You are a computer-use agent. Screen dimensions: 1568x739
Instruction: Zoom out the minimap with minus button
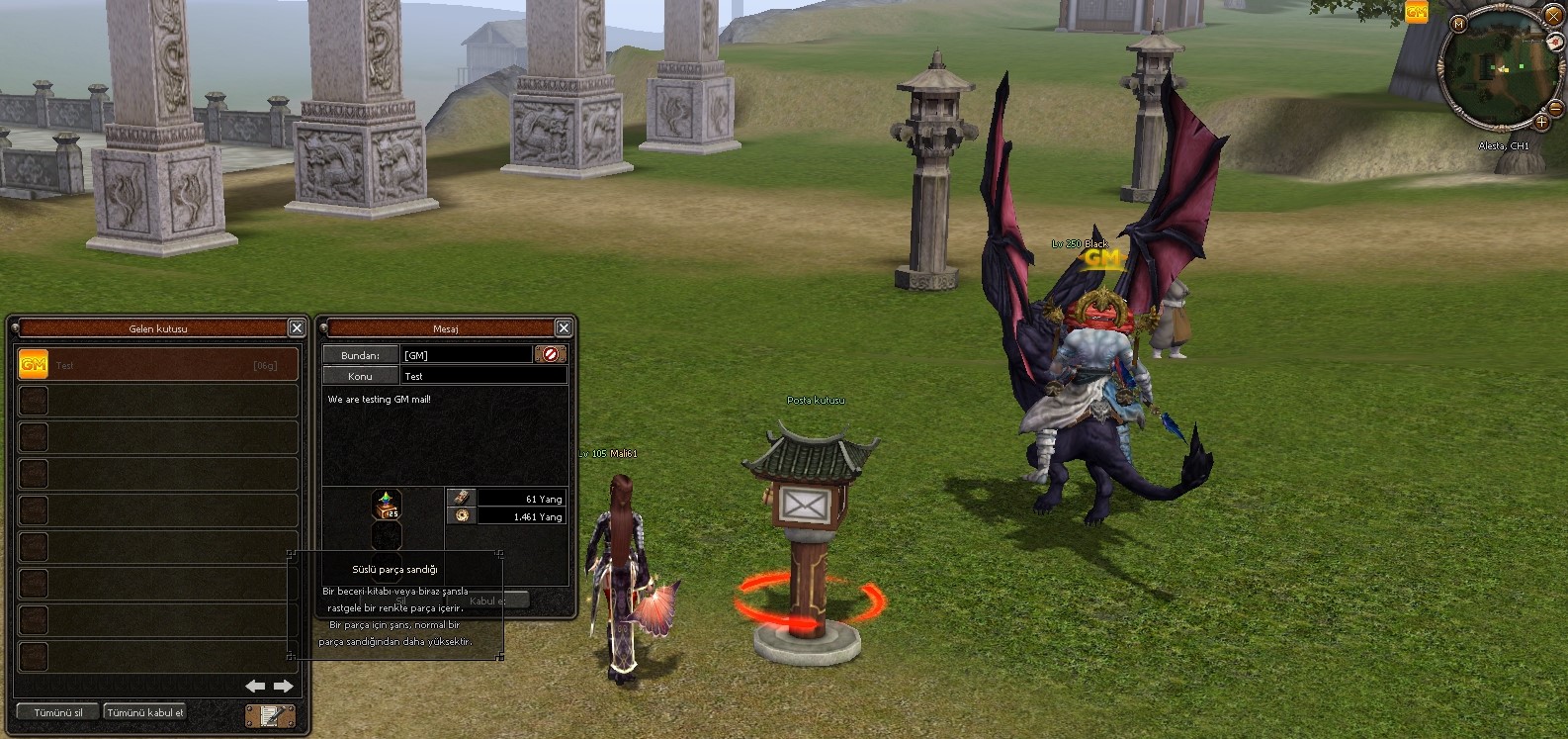(x=1555, y=107)
